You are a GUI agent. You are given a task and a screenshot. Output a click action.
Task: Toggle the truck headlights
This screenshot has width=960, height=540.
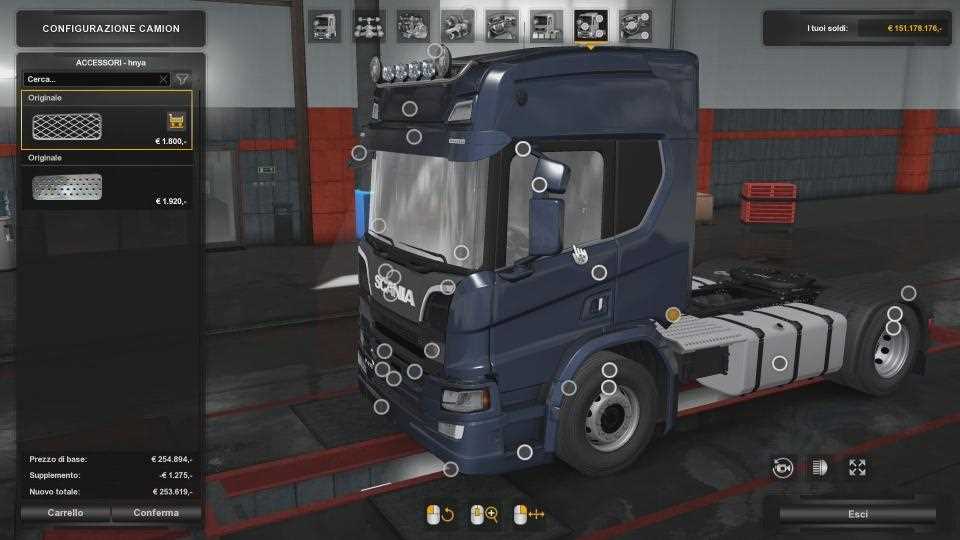pos(819,467)
